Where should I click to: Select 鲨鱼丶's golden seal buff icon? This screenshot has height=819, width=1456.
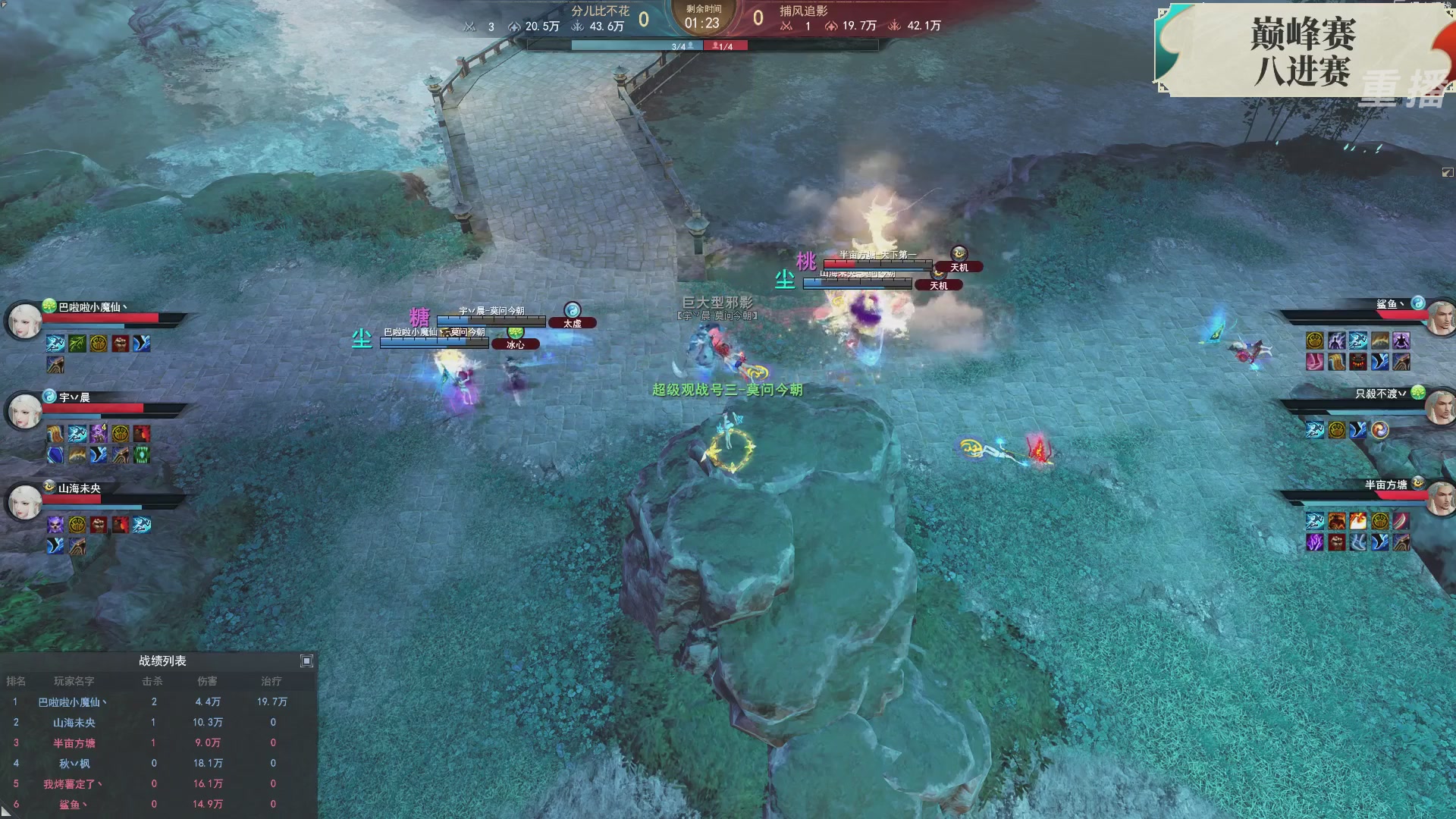1315,340
